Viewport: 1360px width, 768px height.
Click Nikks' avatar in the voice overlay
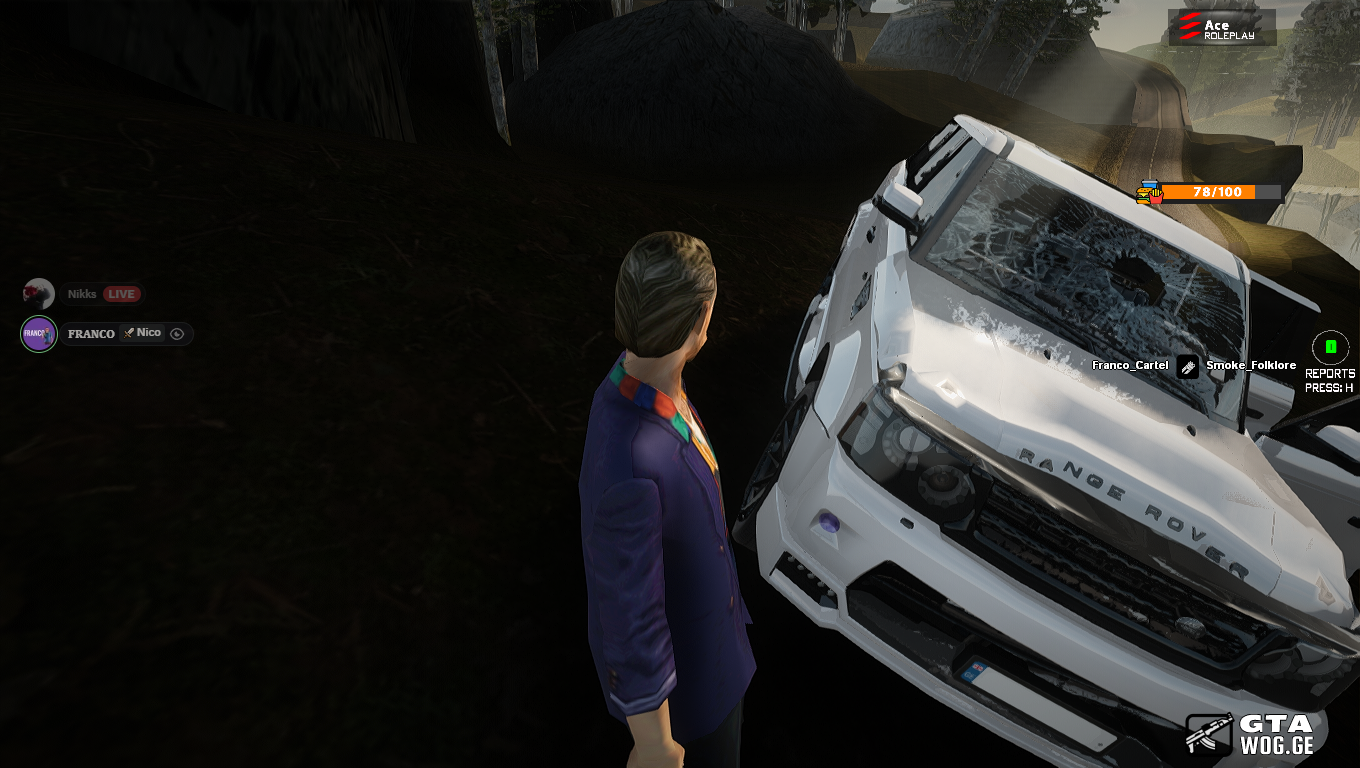(38, 294)
